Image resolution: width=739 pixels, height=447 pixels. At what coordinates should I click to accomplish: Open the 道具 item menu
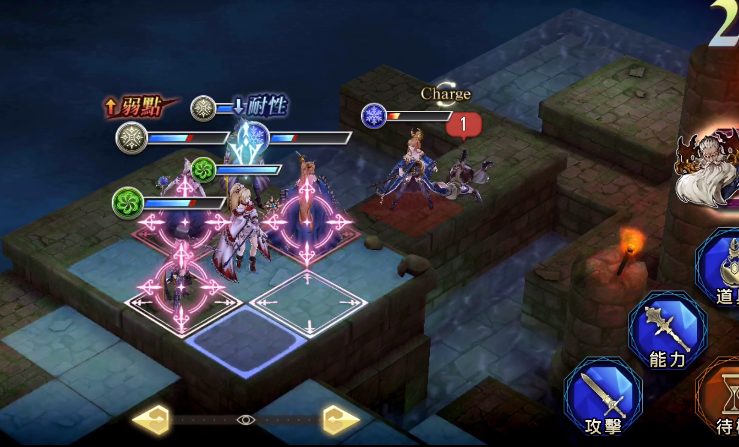click(724, 268)
